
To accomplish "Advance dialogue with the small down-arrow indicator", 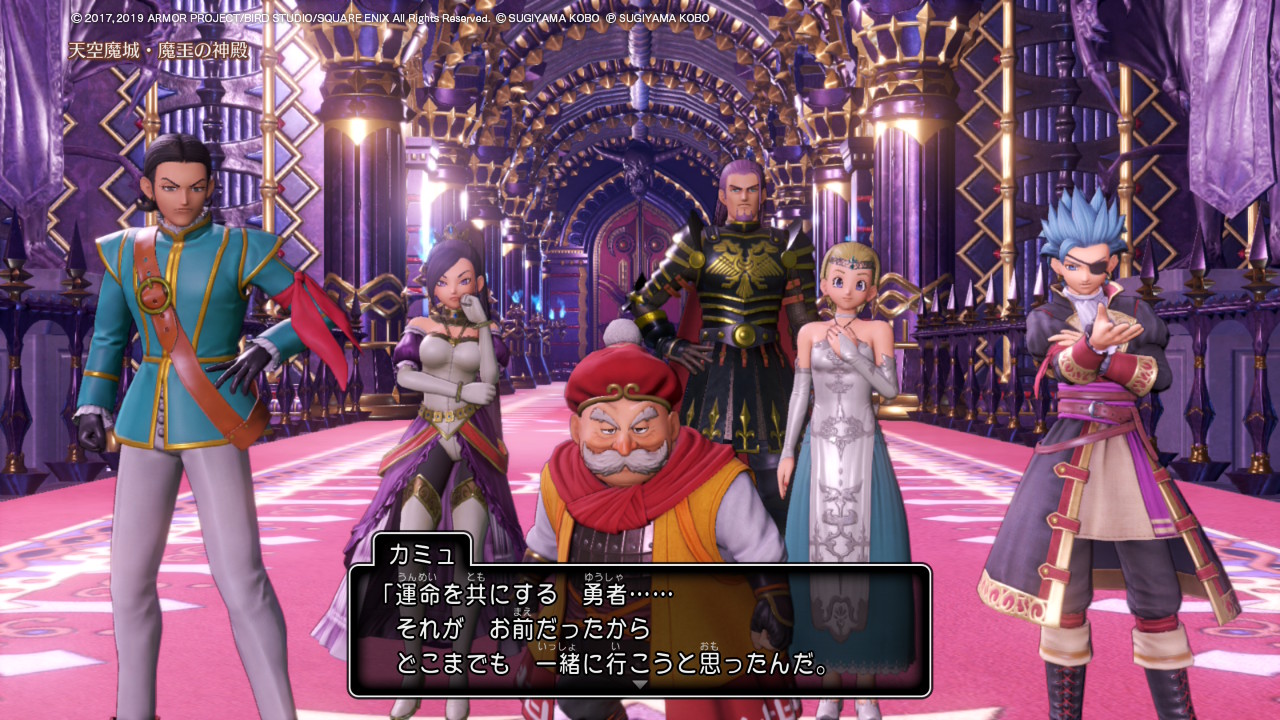I will [x=640, y=685].
